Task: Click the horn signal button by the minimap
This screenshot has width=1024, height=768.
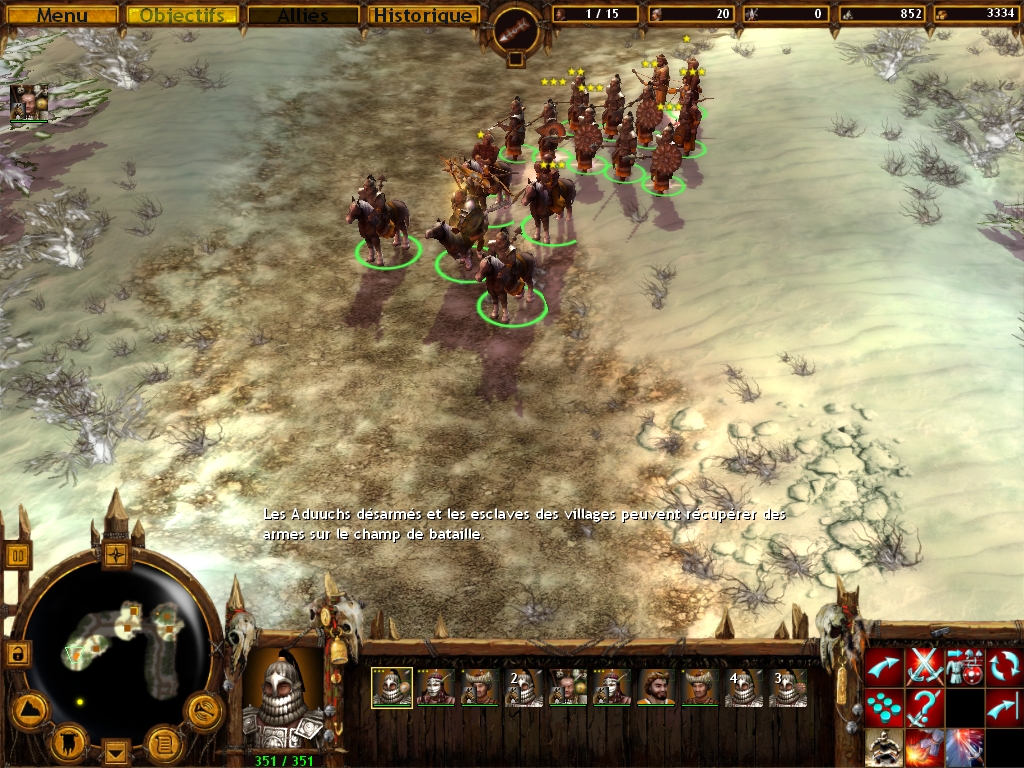Action: [x=203, y=710]
